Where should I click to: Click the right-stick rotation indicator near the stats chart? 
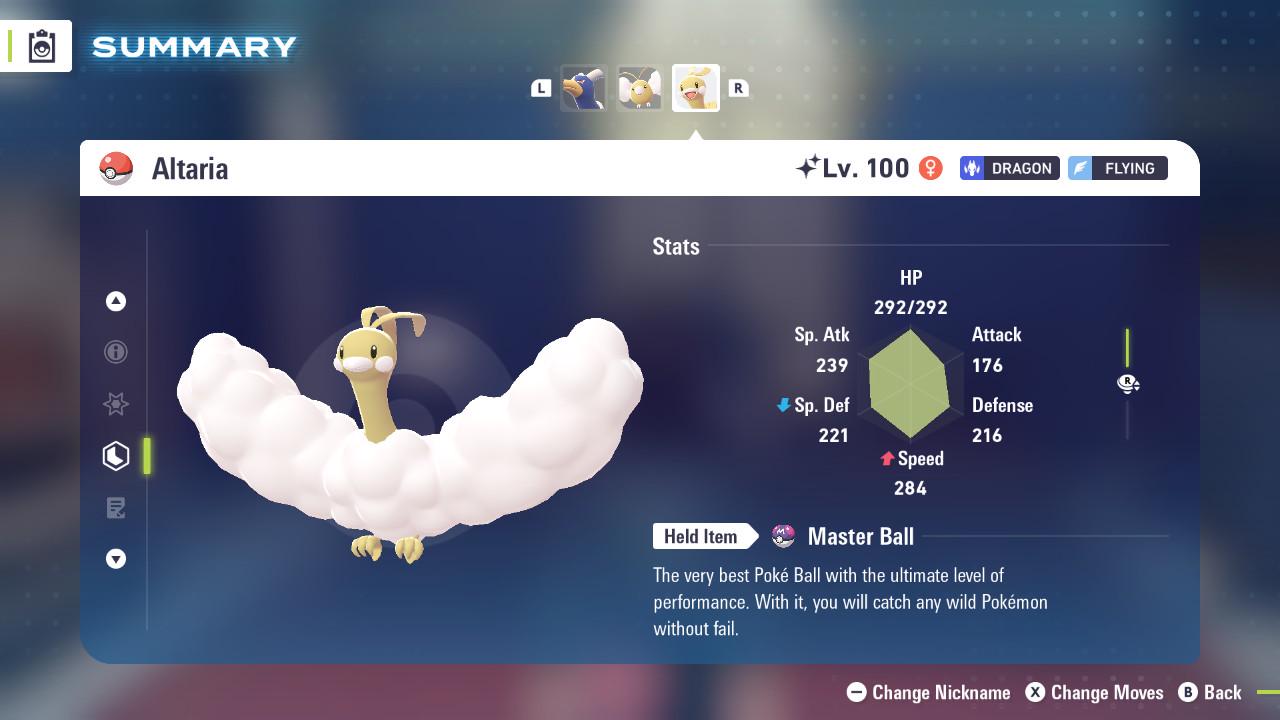coord(1128,383)
